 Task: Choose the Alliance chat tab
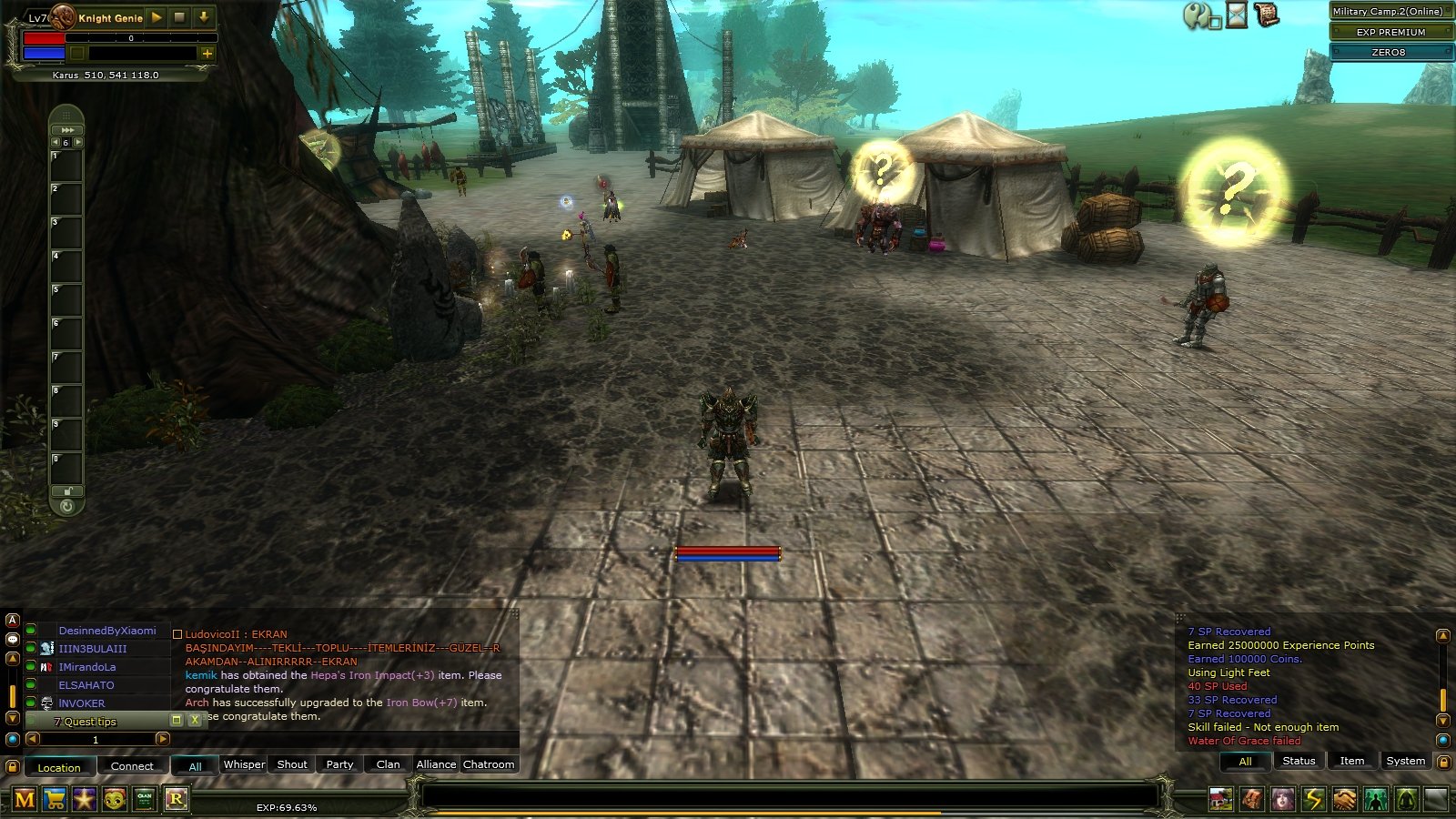pos(436,764)
